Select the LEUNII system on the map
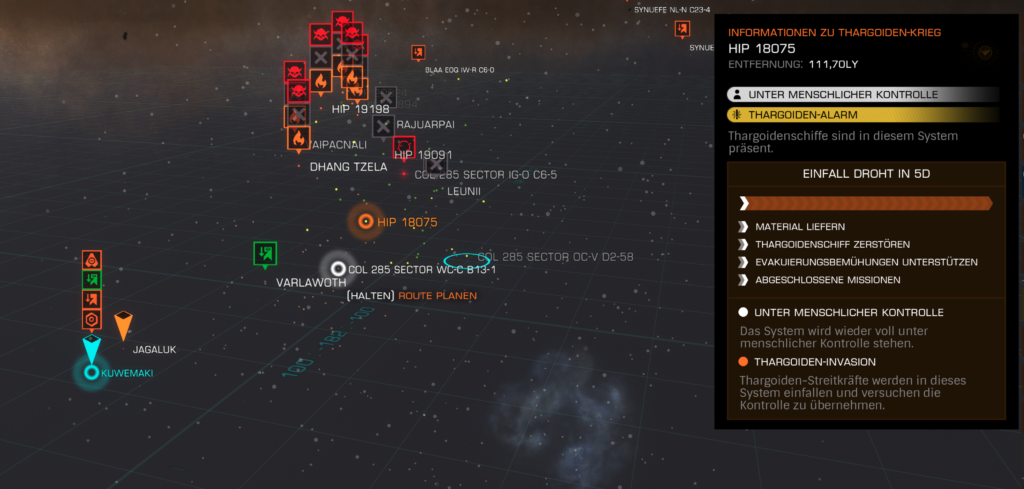Screen dimensions: 1024x489 point(464,190)
